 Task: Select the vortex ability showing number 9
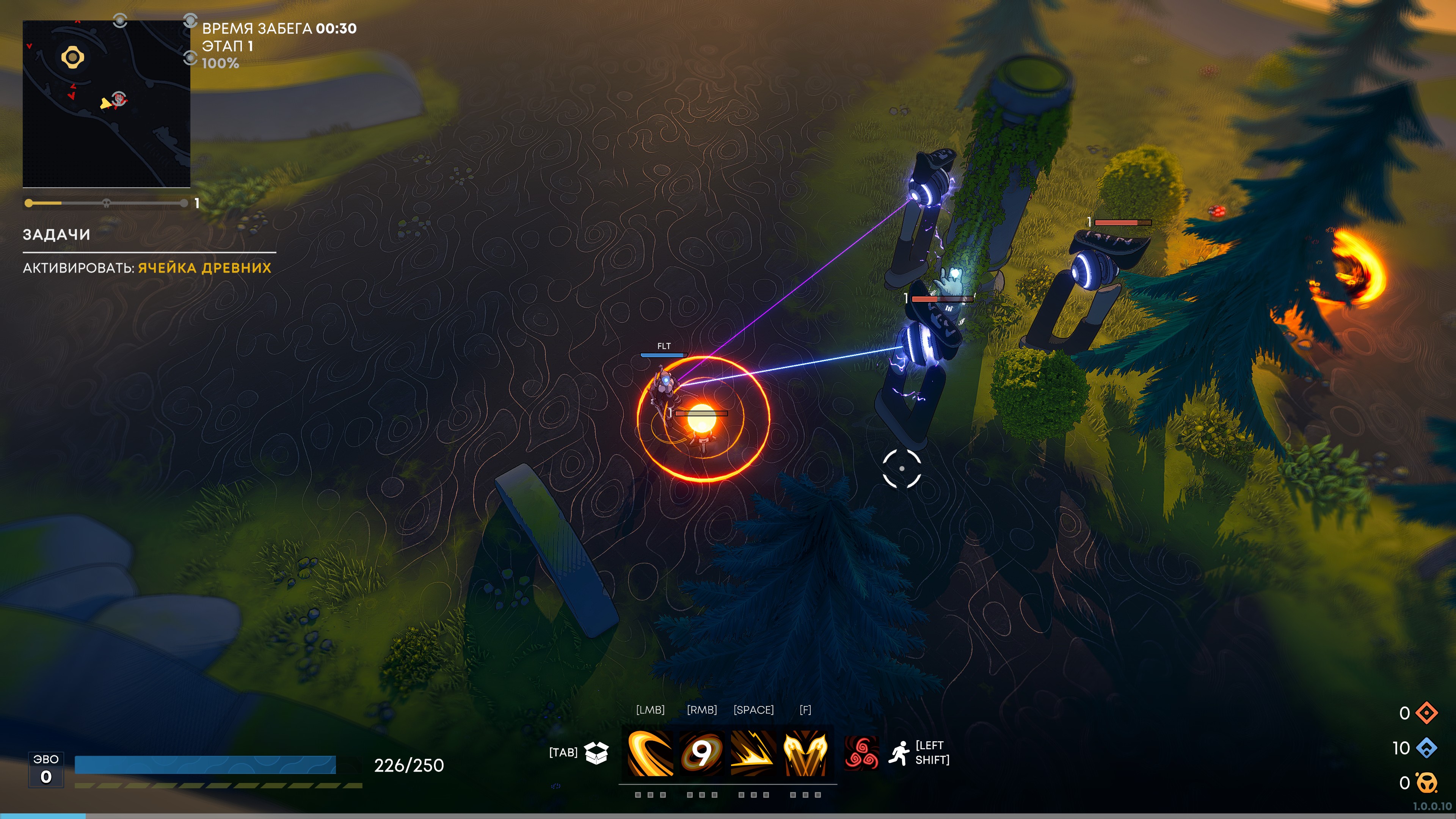(701, 753)
